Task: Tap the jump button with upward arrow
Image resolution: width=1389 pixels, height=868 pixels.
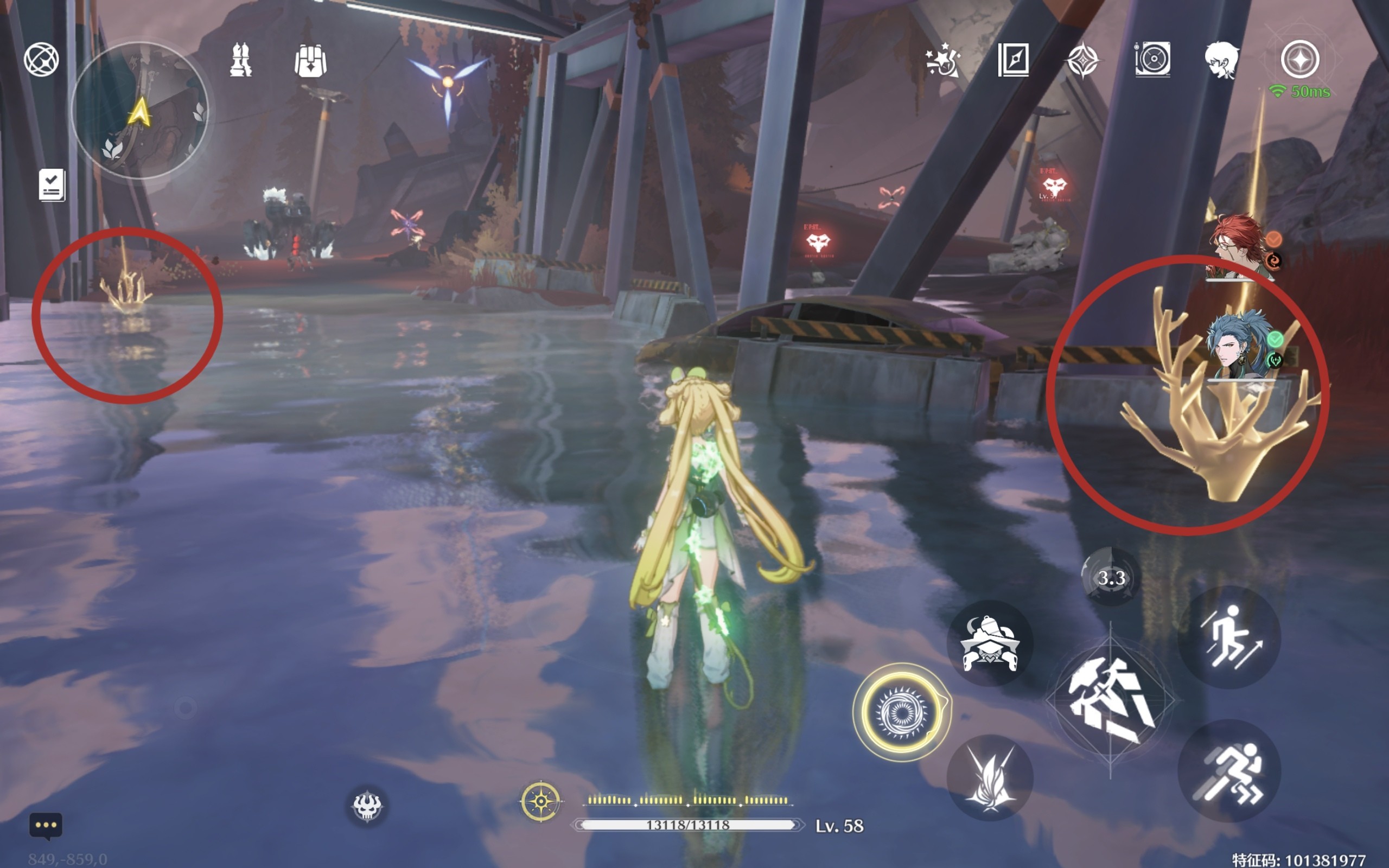Action: 1229,637
